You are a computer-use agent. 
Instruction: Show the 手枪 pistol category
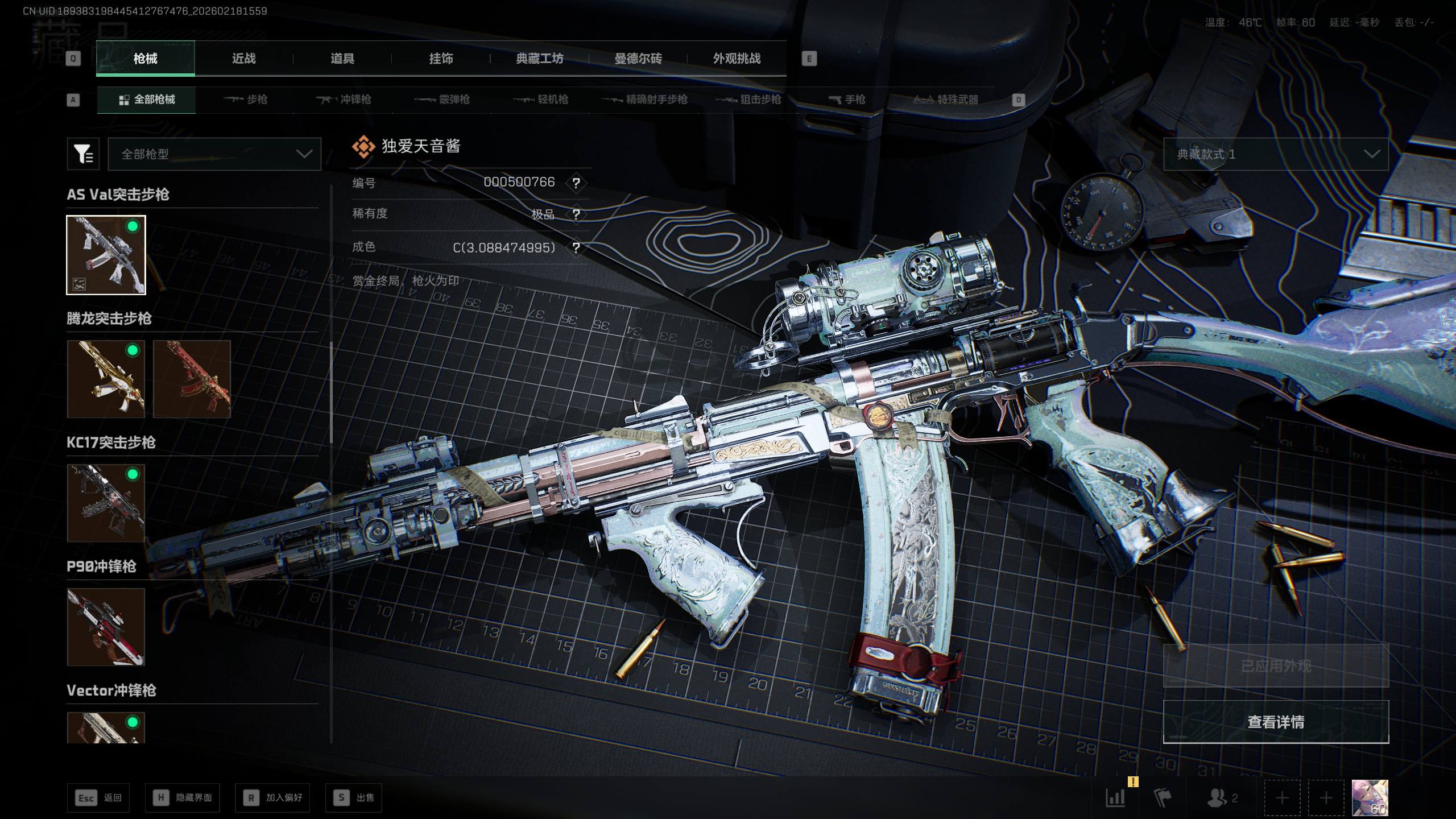pyautogui.click(x=847, y=100)
